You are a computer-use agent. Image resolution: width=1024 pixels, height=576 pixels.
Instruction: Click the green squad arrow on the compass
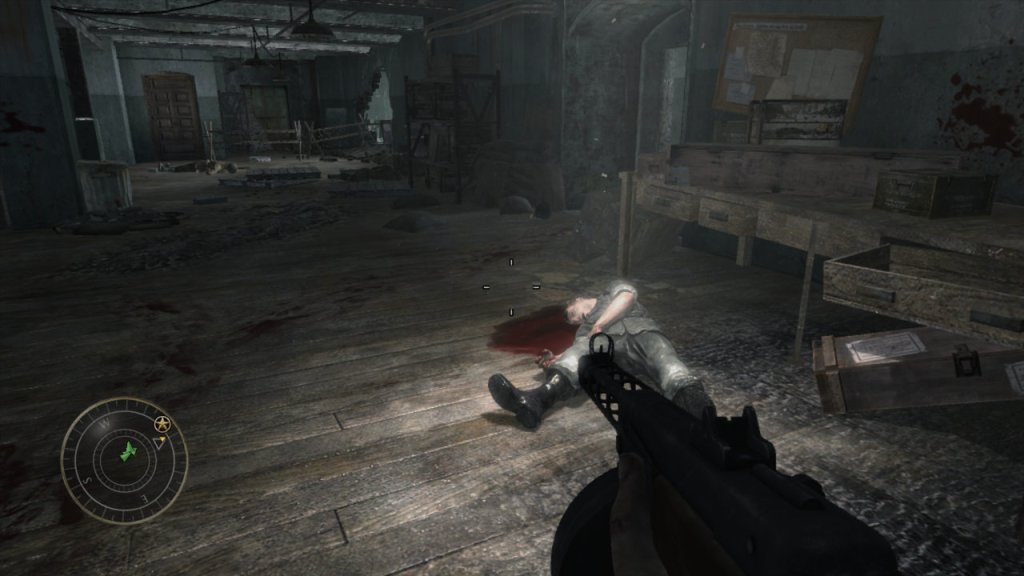tap(127, 451)
